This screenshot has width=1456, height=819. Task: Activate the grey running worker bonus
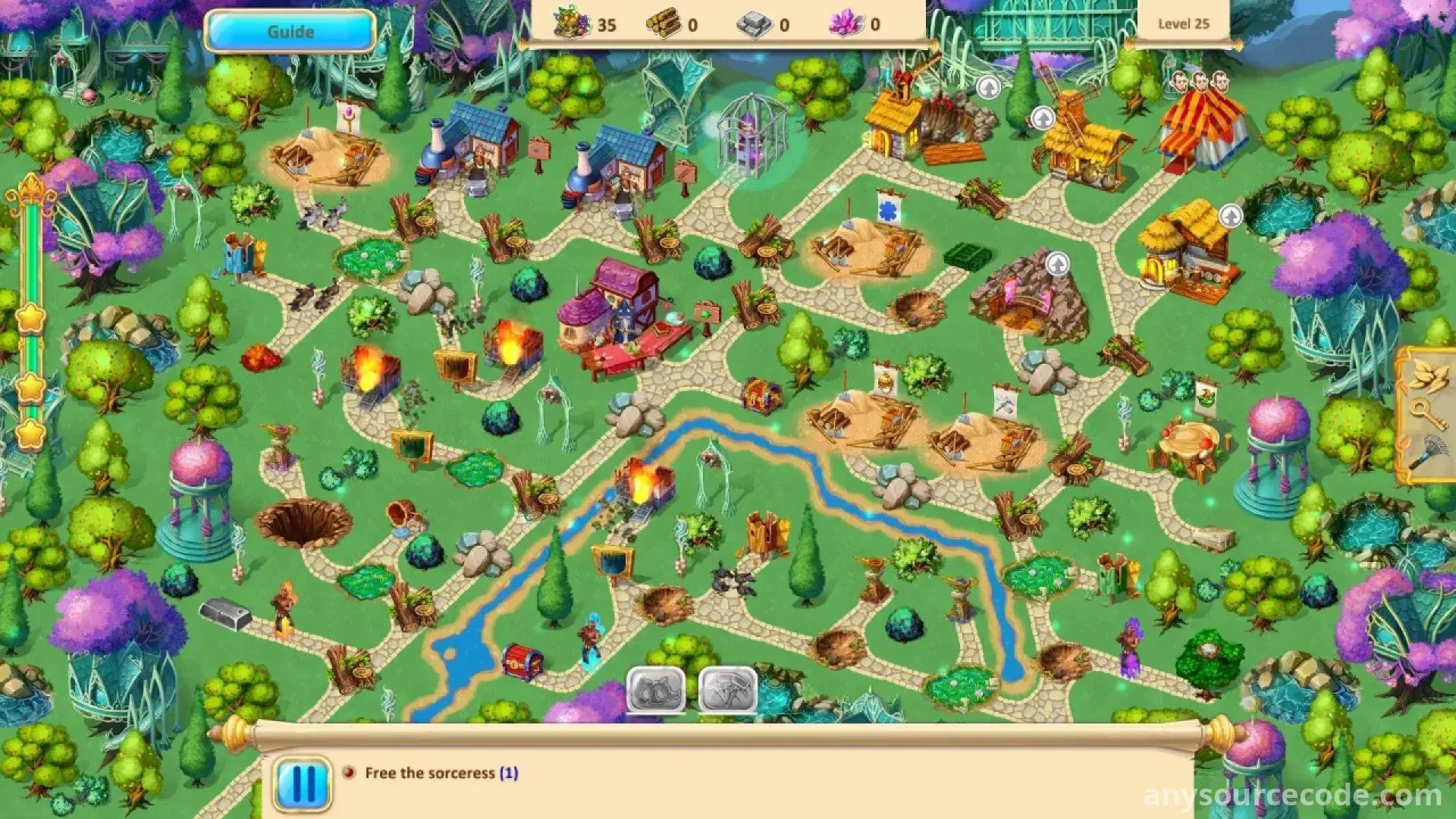[x=727, y=689]
